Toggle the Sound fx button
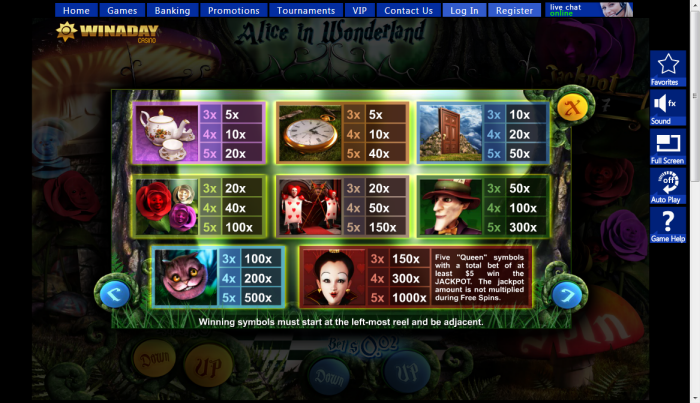Screen dimensions: 700x403 pyautogui.click(x=665, y=107)
